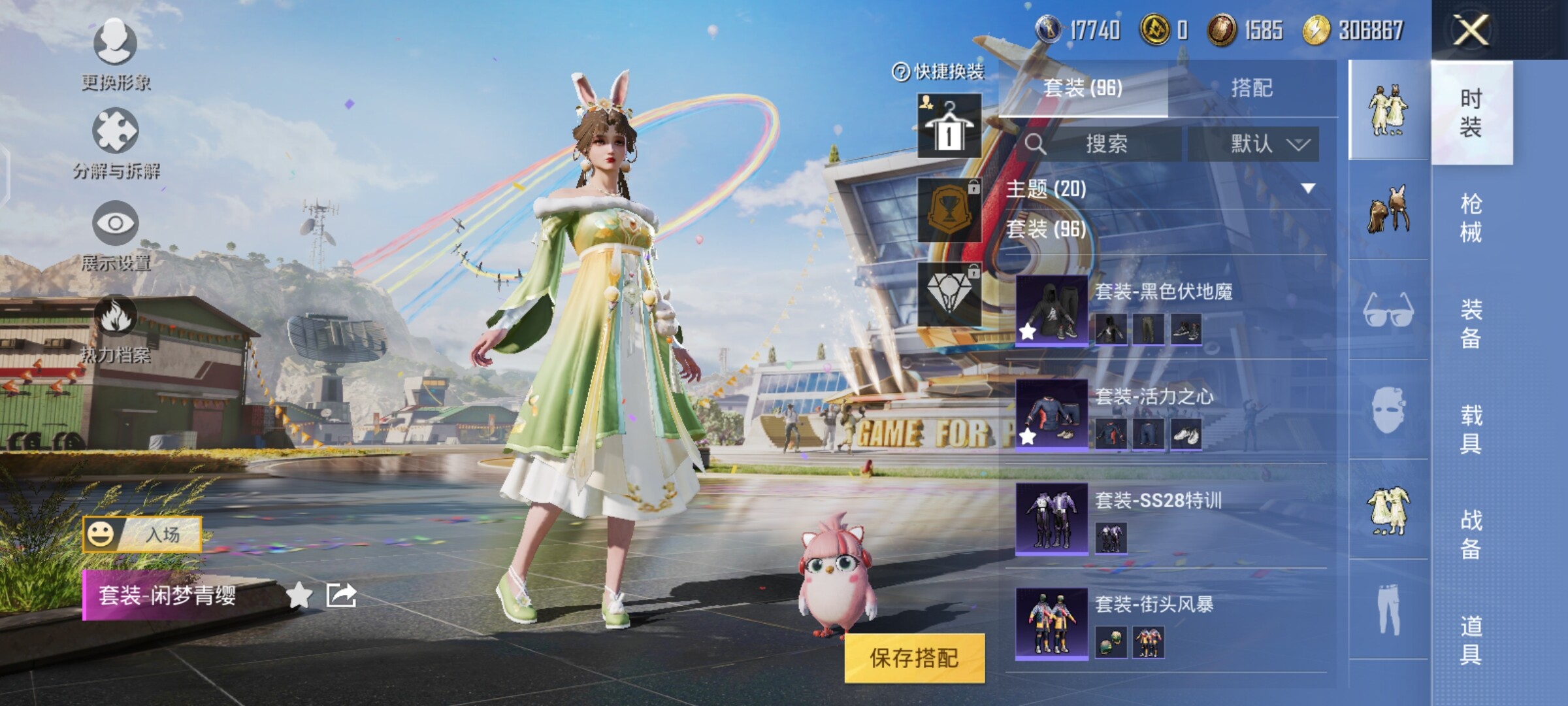1568x706 pixels.
Task: Click the 搜索 search field
Action: [1105, 144]
